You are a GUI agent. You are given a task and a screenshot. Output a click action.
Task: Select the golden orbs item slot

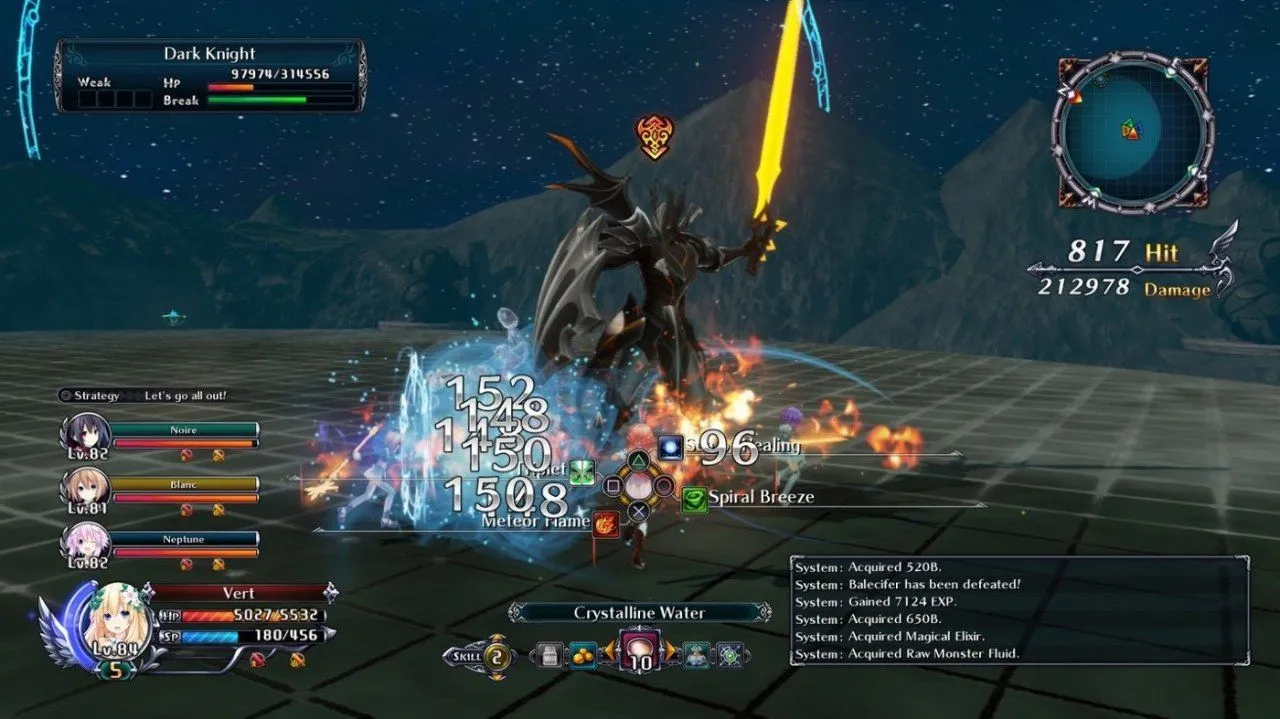click(583, 656)
